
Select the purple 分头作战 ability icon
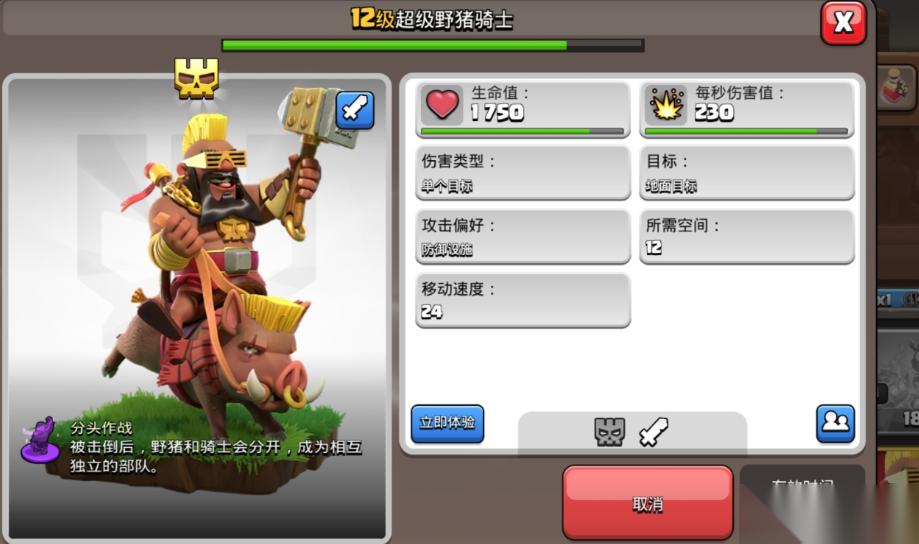click(41, 440)
